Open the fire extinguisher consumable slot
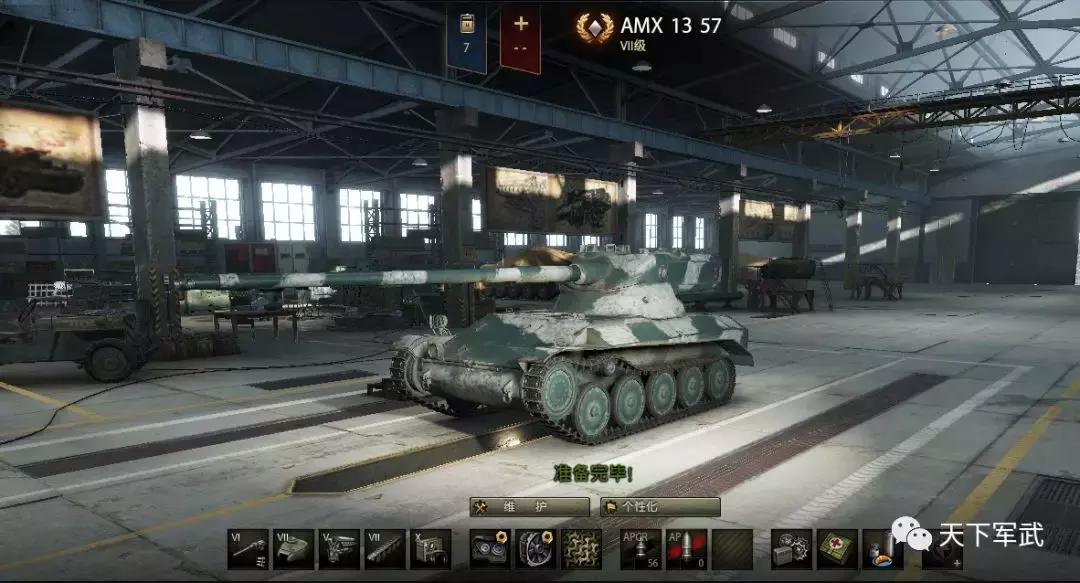1080x583 pixels. (882, 549)
